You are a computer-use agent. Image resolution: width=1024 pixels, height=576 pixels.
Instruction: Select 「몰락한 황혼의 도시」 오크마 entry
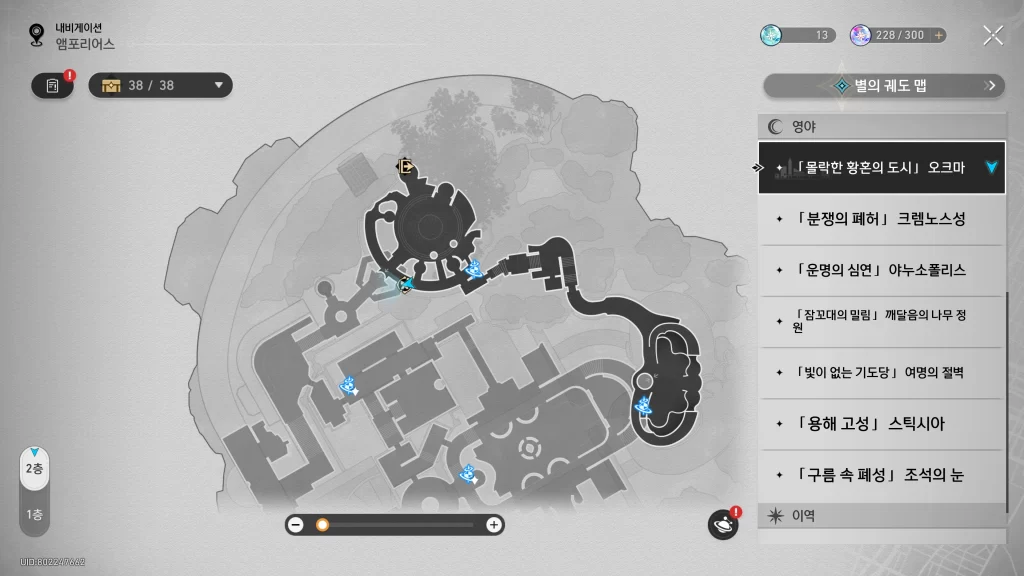(880, 167)
